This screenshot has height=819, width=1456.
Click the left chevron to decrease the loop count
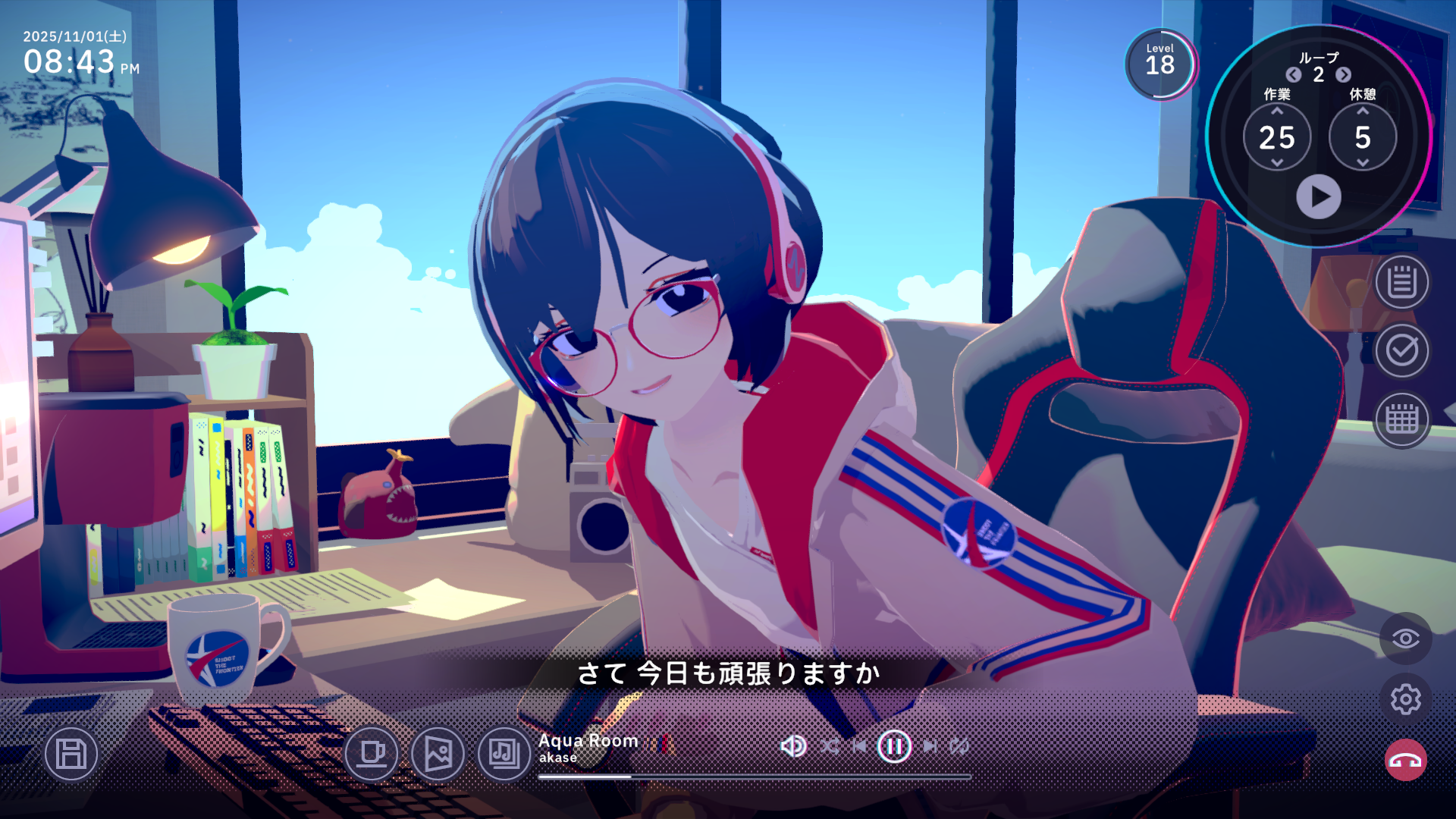point(1293,75)
